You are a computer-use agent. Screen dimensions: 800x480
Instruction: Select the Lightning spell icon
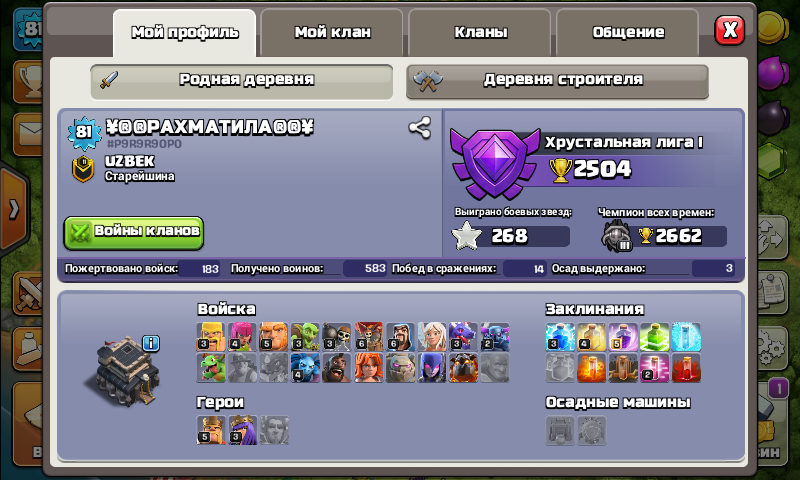tap(560, 337)
